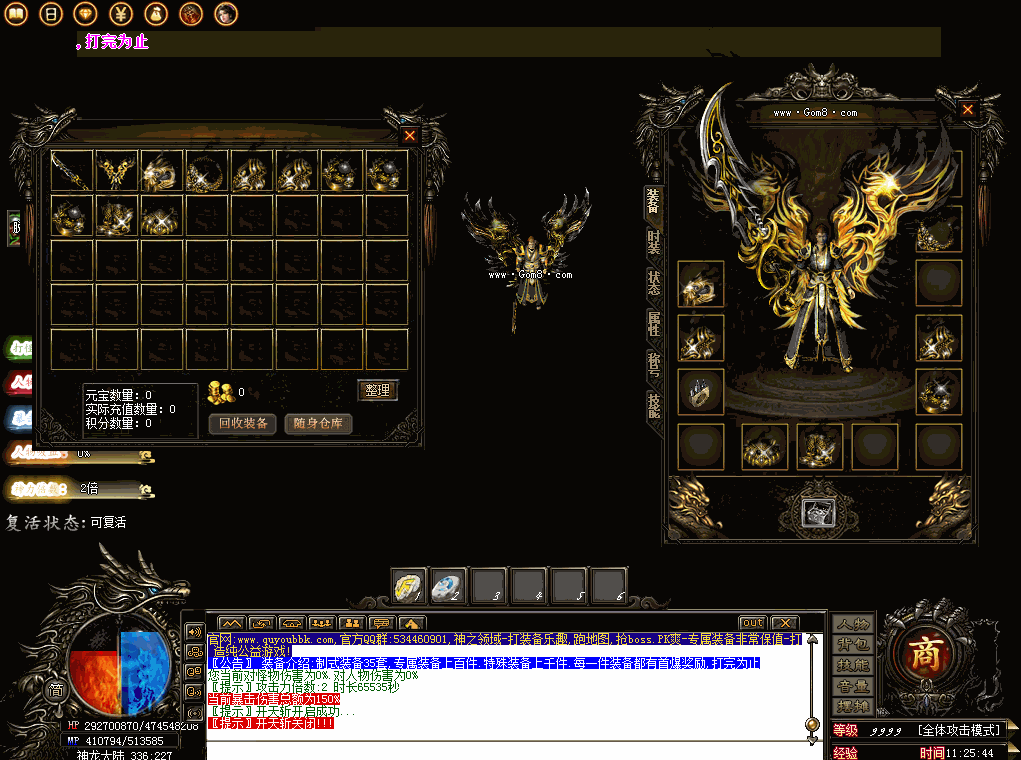
Task: Click the 整理 sort button
Action: tap(377, 390)
